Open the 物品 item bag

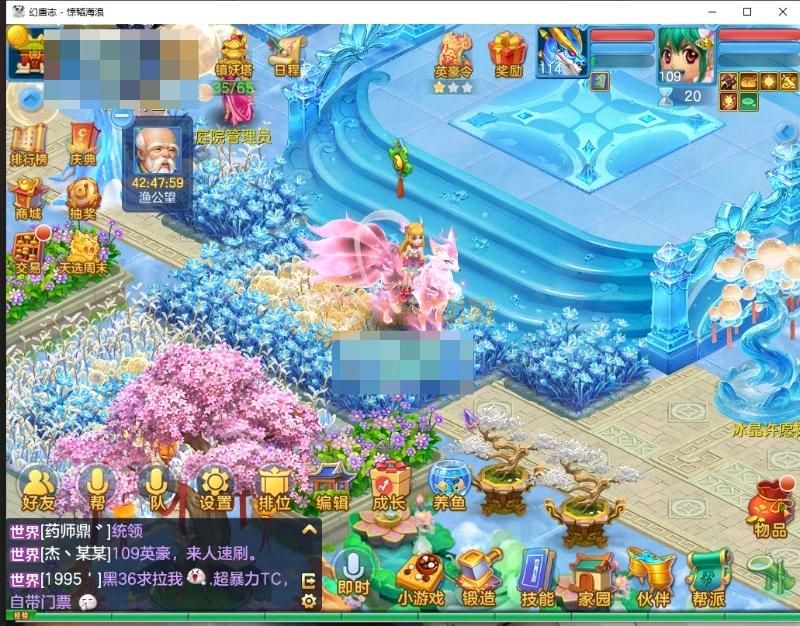click(x=769, y=508)
